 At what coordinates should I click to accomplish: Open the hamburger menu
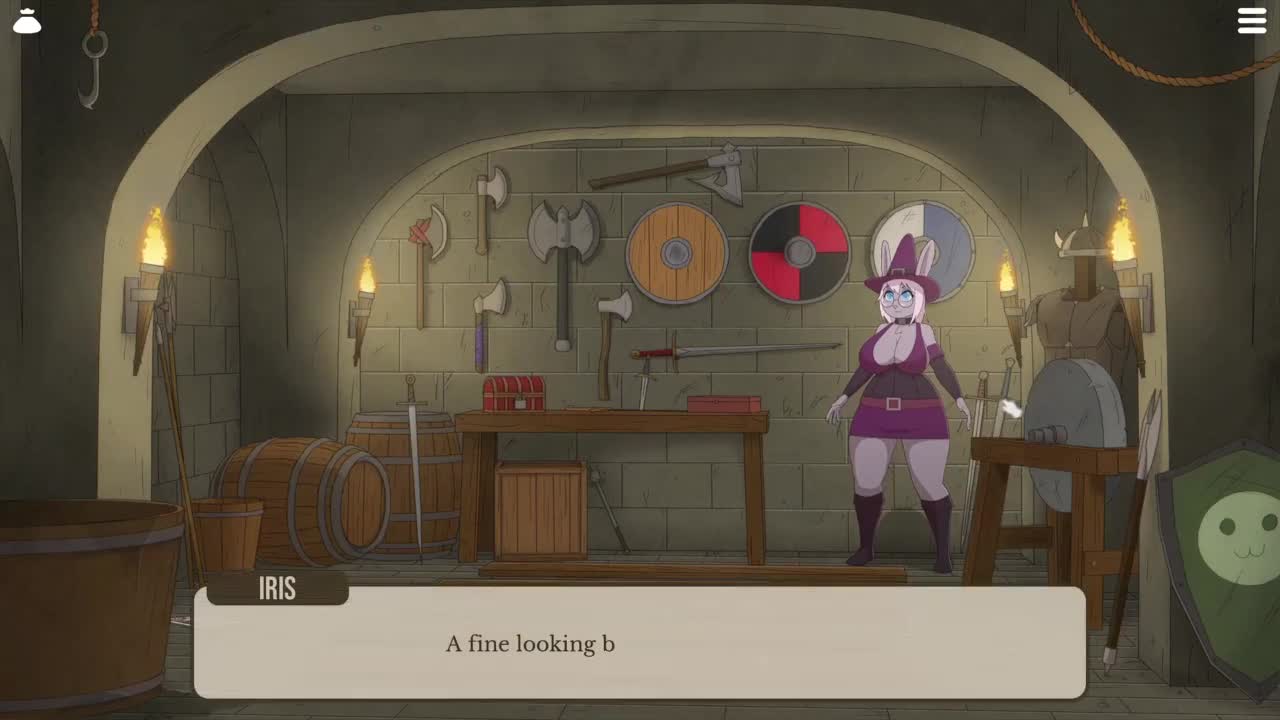pyautogui.click(x=1252, y=21)
